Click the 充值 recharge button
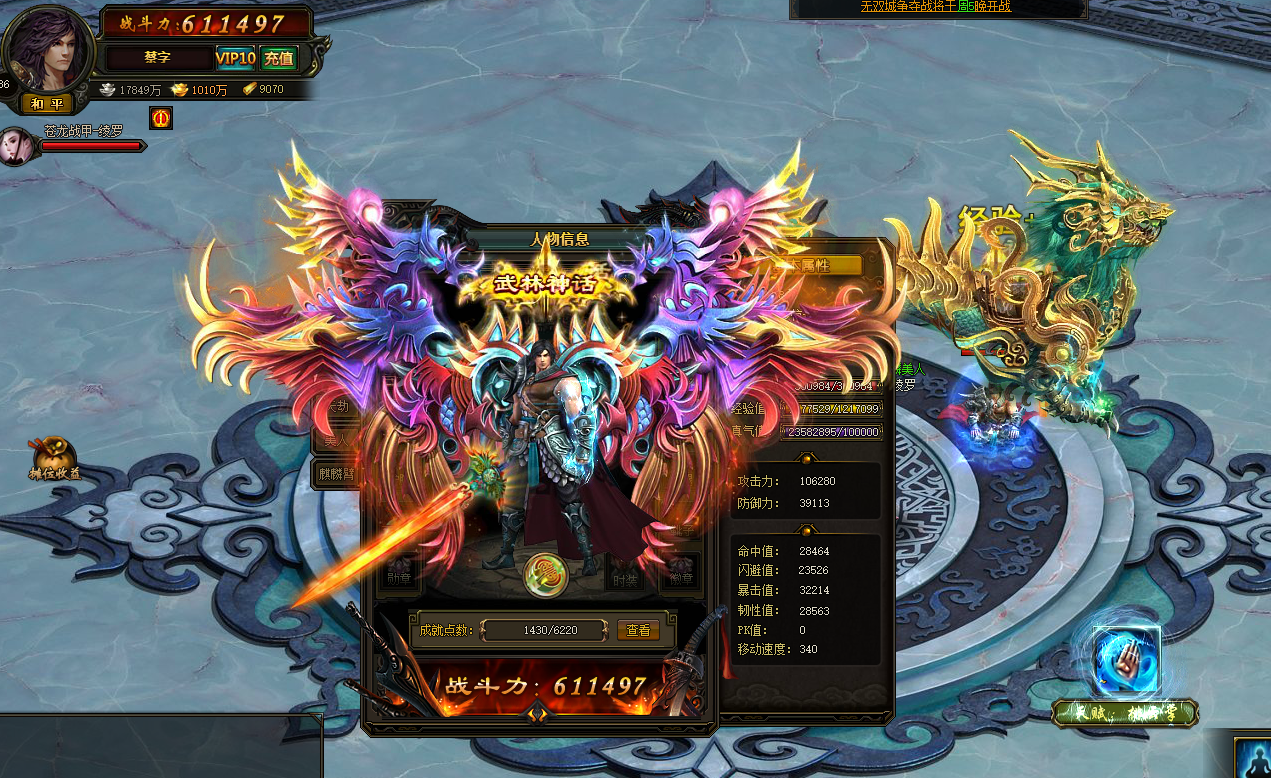 (x=279, y=58)
